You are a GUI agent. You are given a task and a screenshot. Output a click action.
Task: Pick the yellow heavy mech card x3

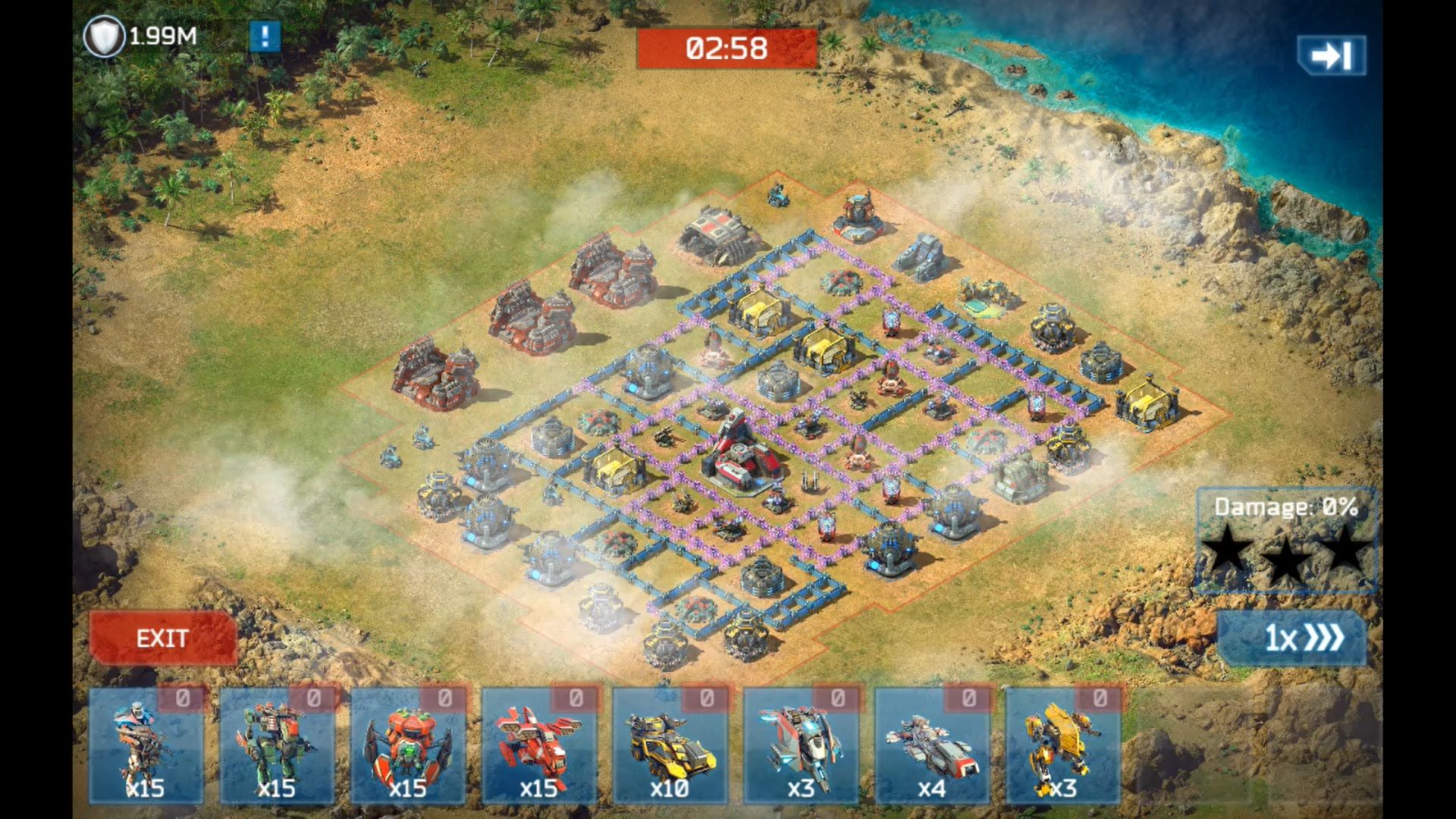click(1063, 745)
